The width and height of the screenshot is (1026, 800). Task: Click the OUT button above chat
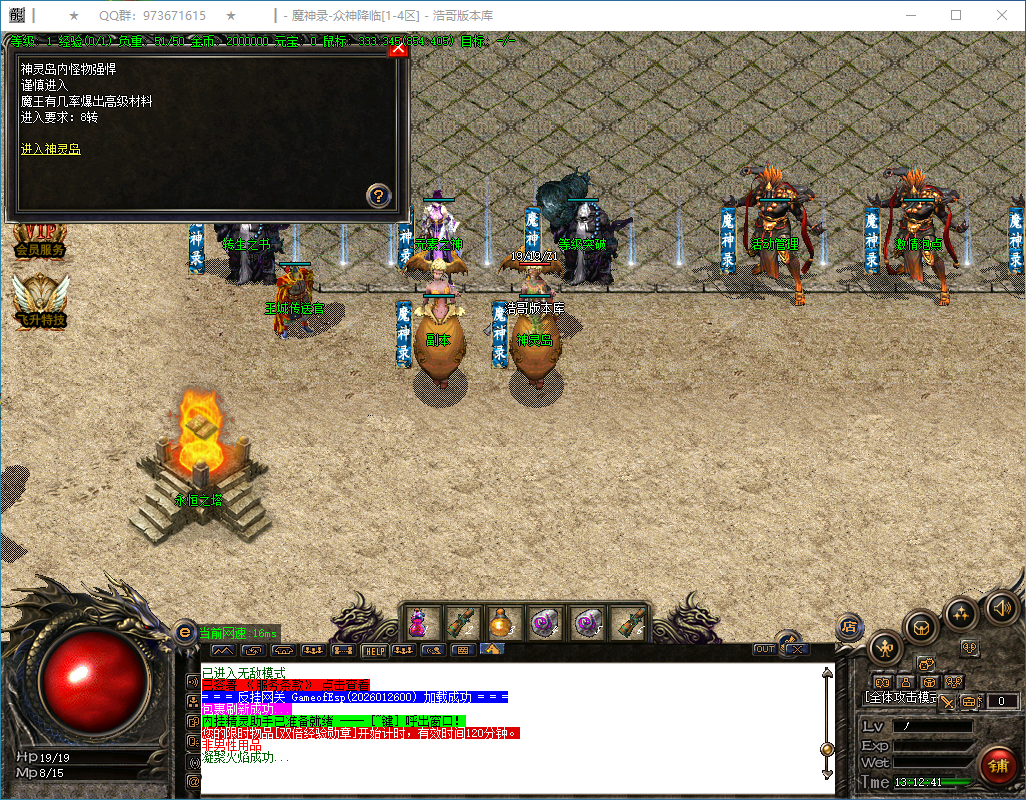click(x=765, y=649)
